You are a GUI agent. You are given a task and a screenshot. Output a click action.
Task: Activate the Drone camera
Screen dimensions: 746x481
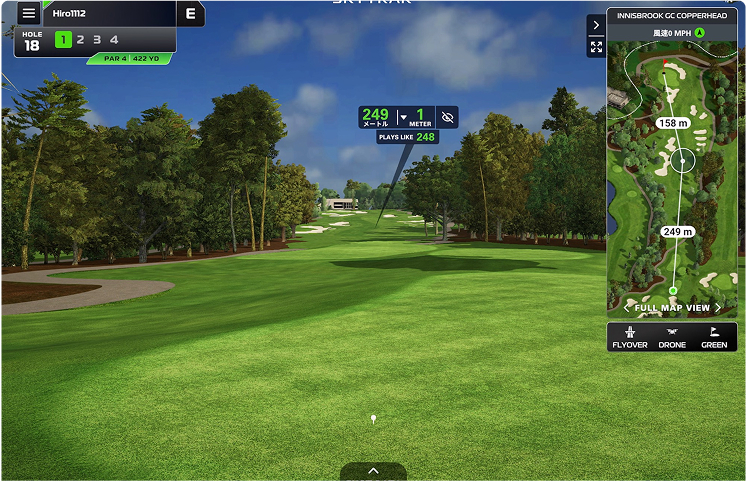click(x=672, y=337)
